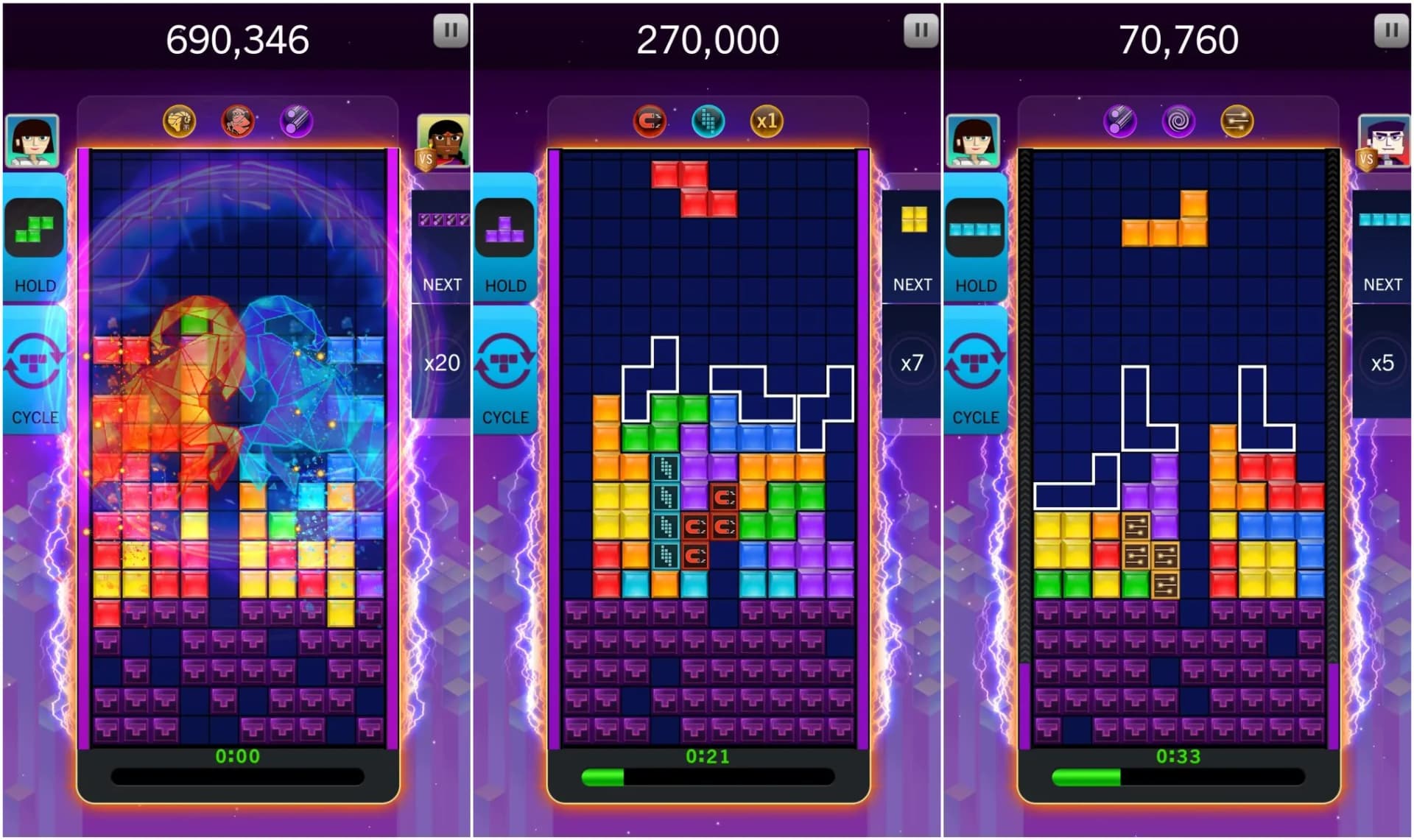The height and width of the screenshot is (840, 1414).
Task: Activate the purple spiral vortex power-up
Action: point(1178,121)
